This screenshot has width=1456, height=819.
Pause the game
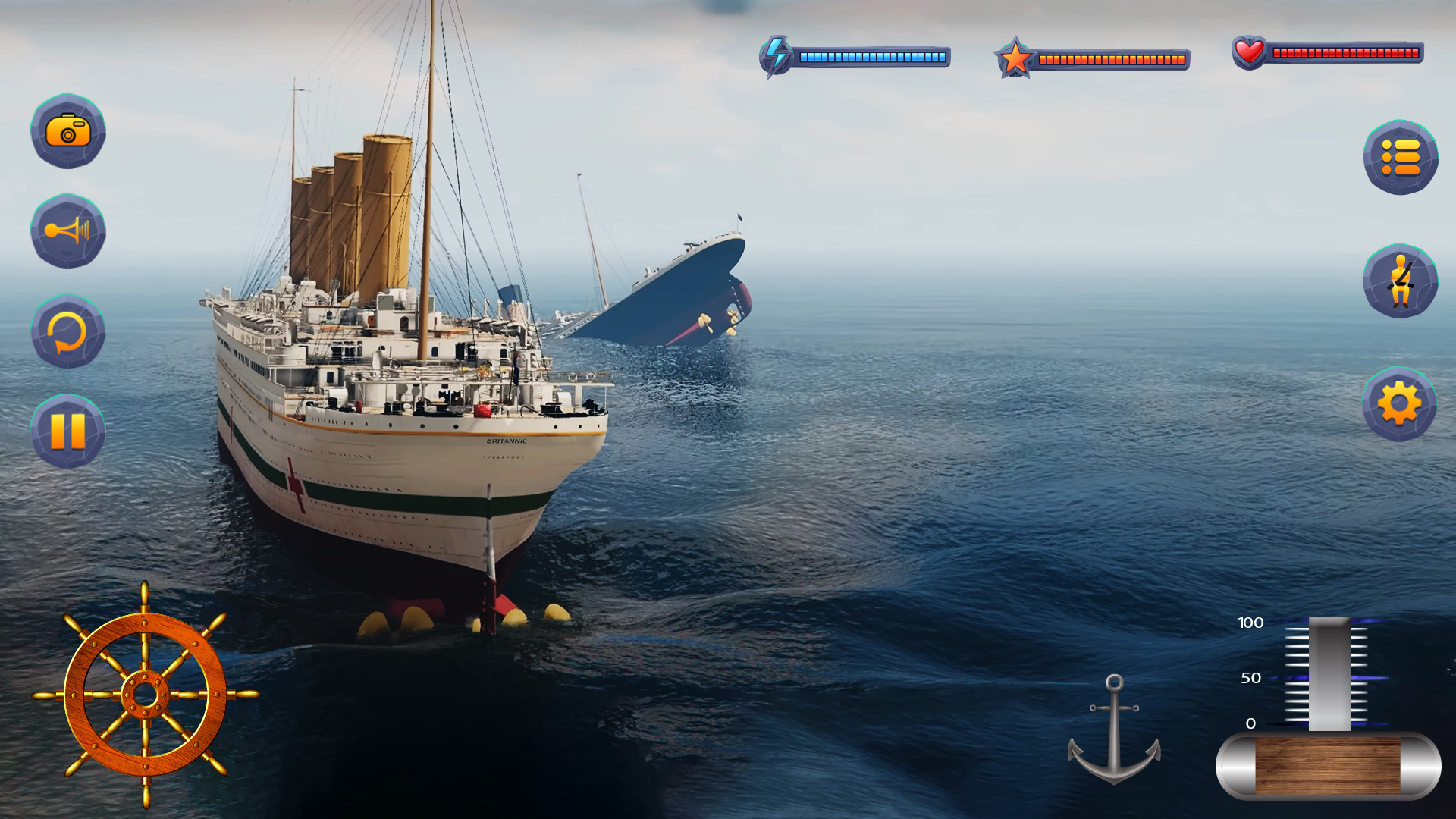pyautogui.click(x=68, y=432)
